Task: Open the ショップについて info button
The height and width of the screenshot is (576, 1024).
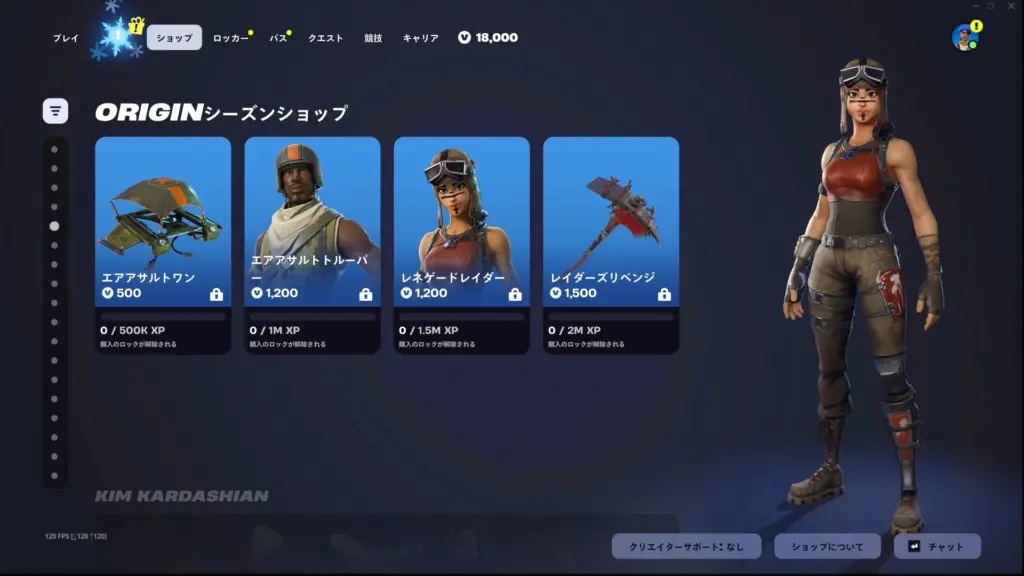Action: point(827,546)
